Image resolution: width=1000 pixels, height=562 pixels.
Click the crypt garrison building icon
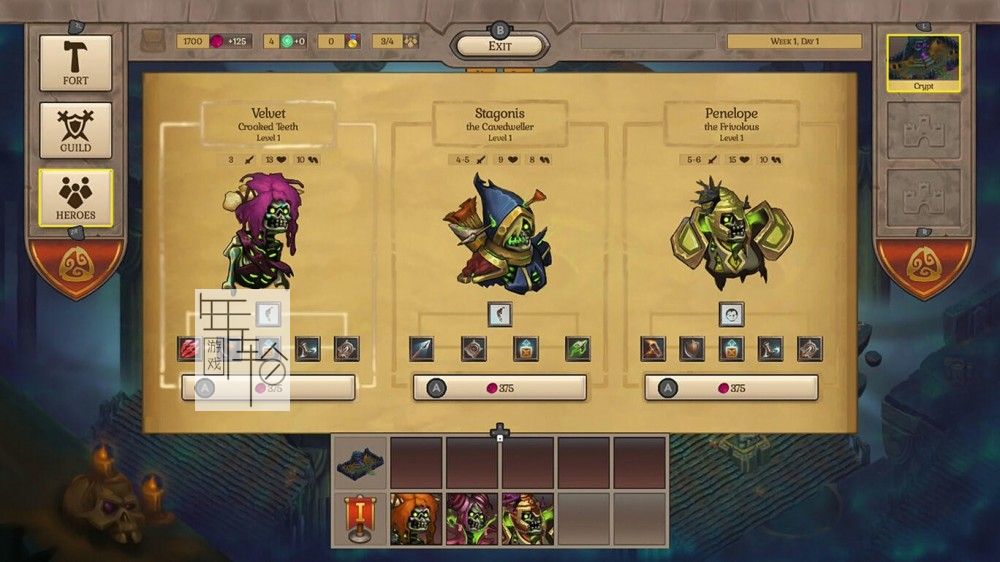click(360, 462)
